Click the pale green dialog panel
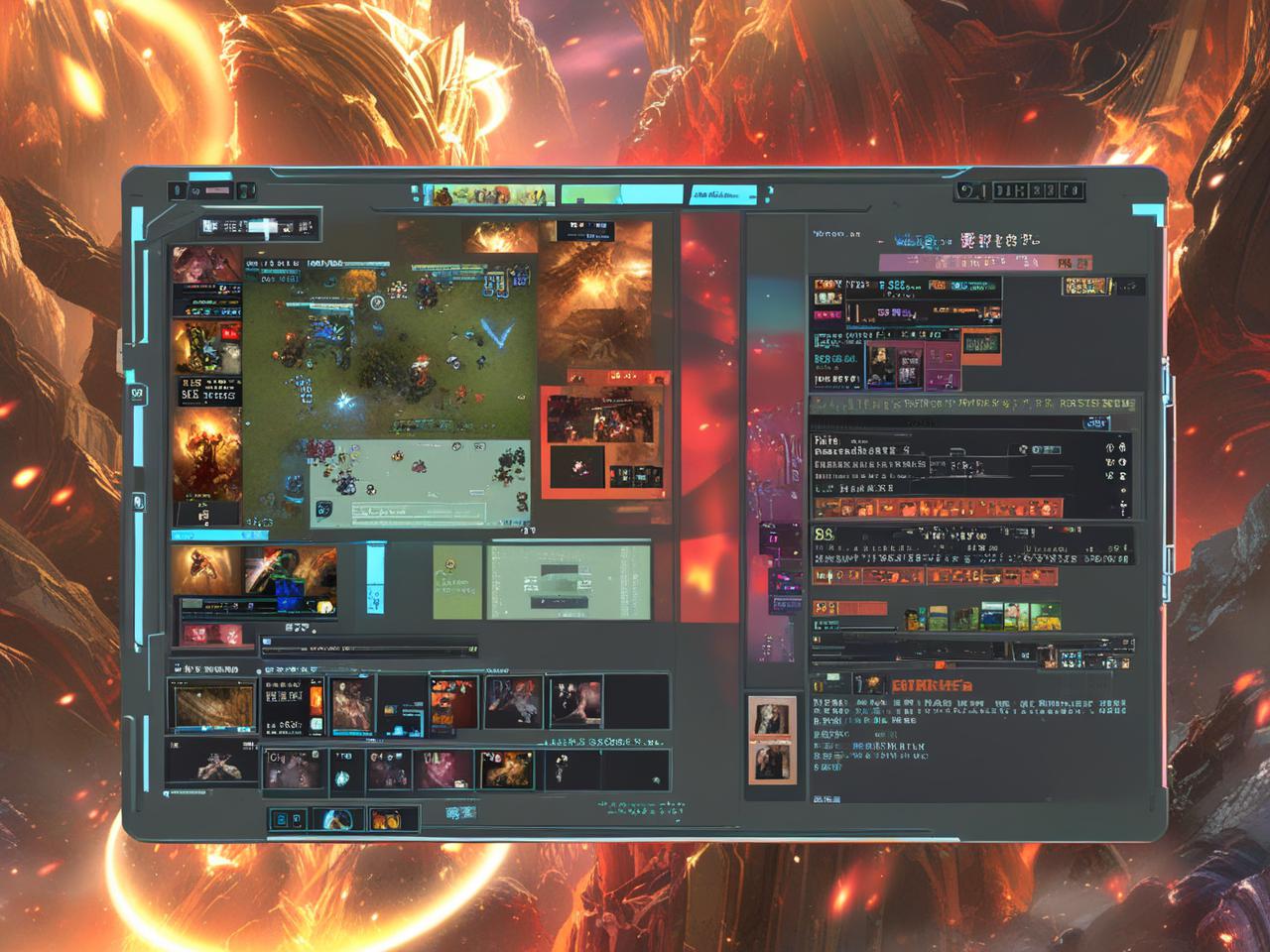Image resolution: width=1270 pixels, height=952 pixels. [x=569, y=580]
